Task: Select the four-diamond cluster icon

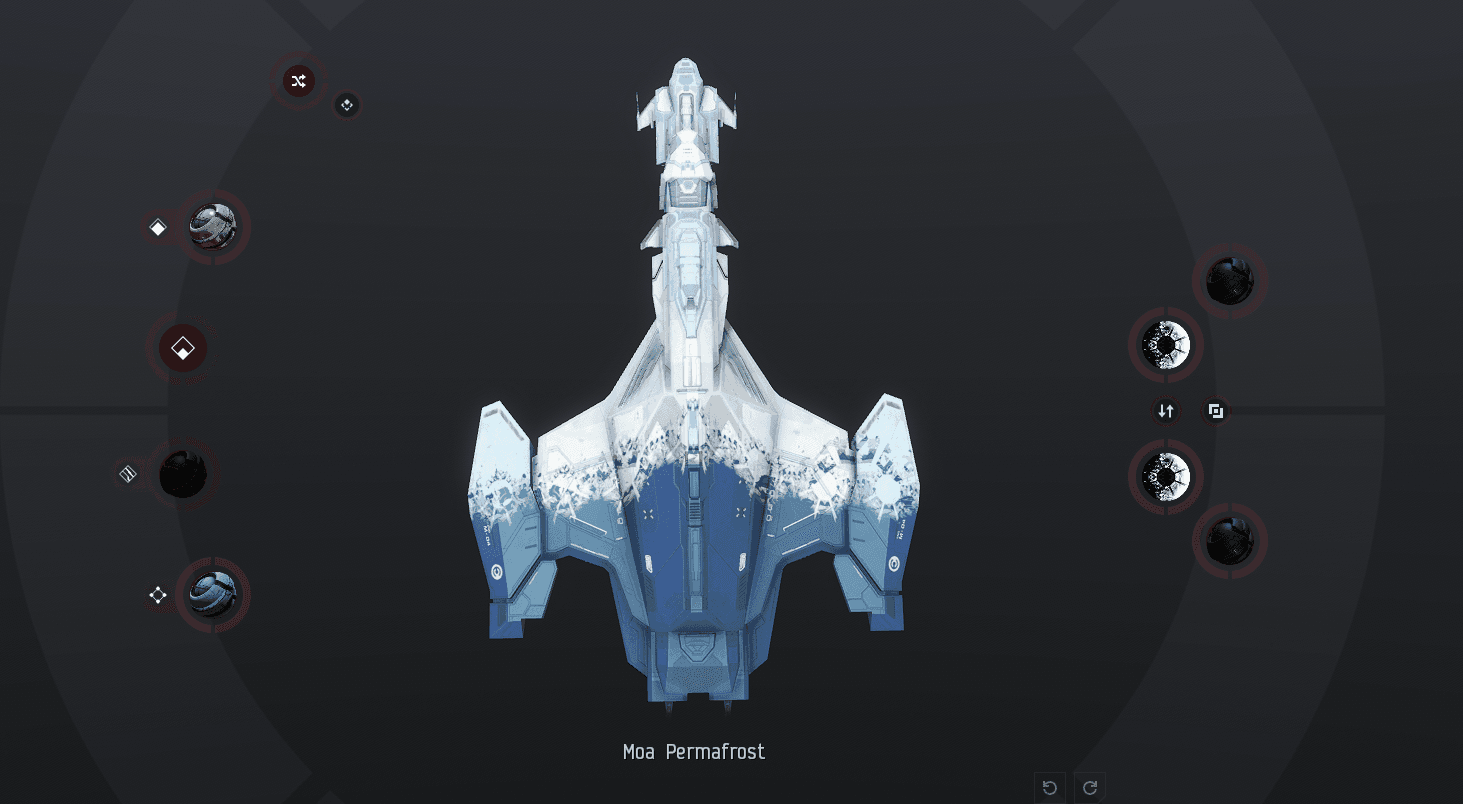Action: pos(158,595)
